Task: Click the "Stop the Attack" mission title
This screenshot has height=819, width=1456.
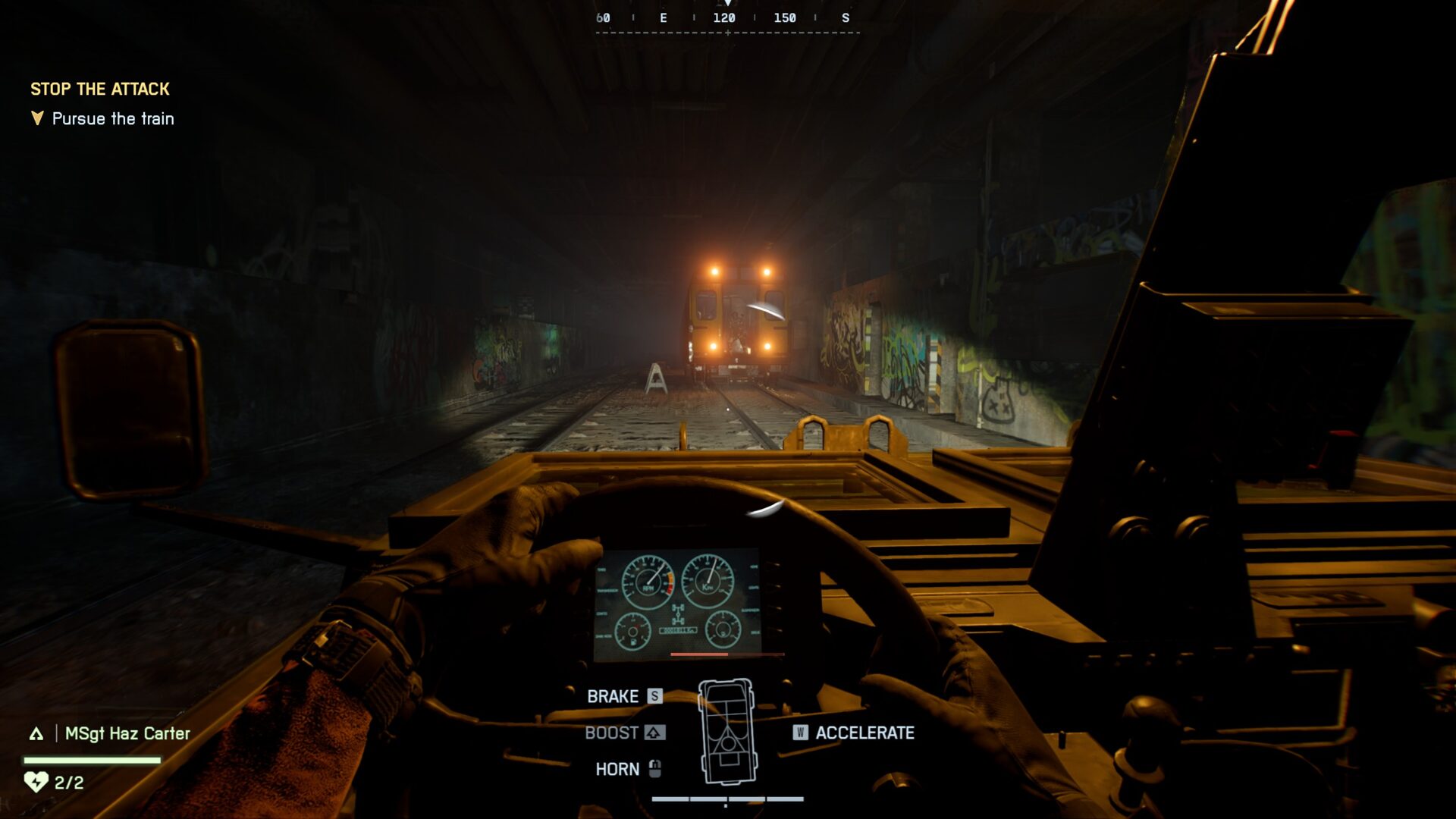Action: pyautogui.click(x=100, y=89)
